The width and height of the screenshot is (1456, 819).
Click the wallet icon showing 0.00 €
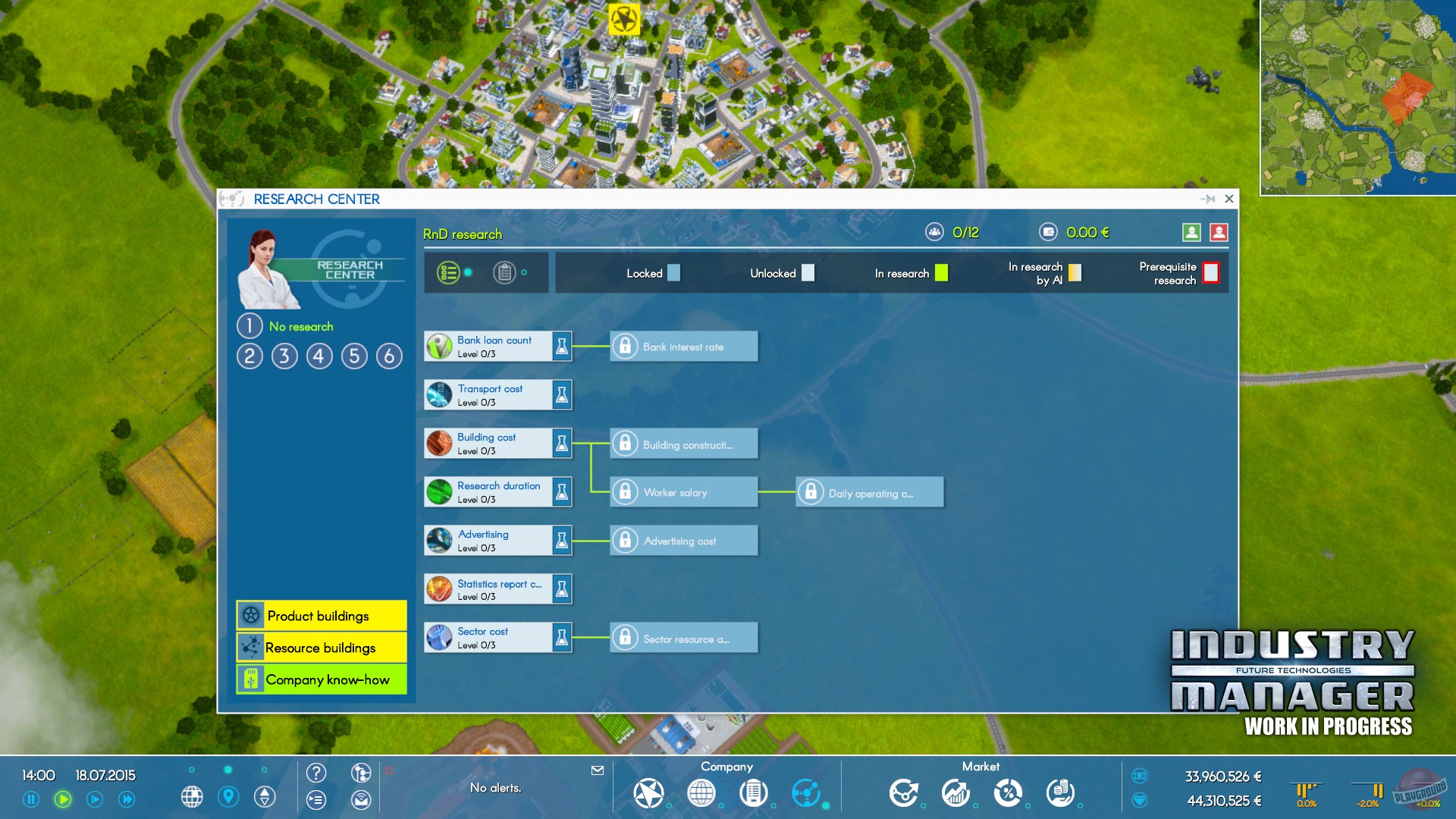pos(1049,232)
